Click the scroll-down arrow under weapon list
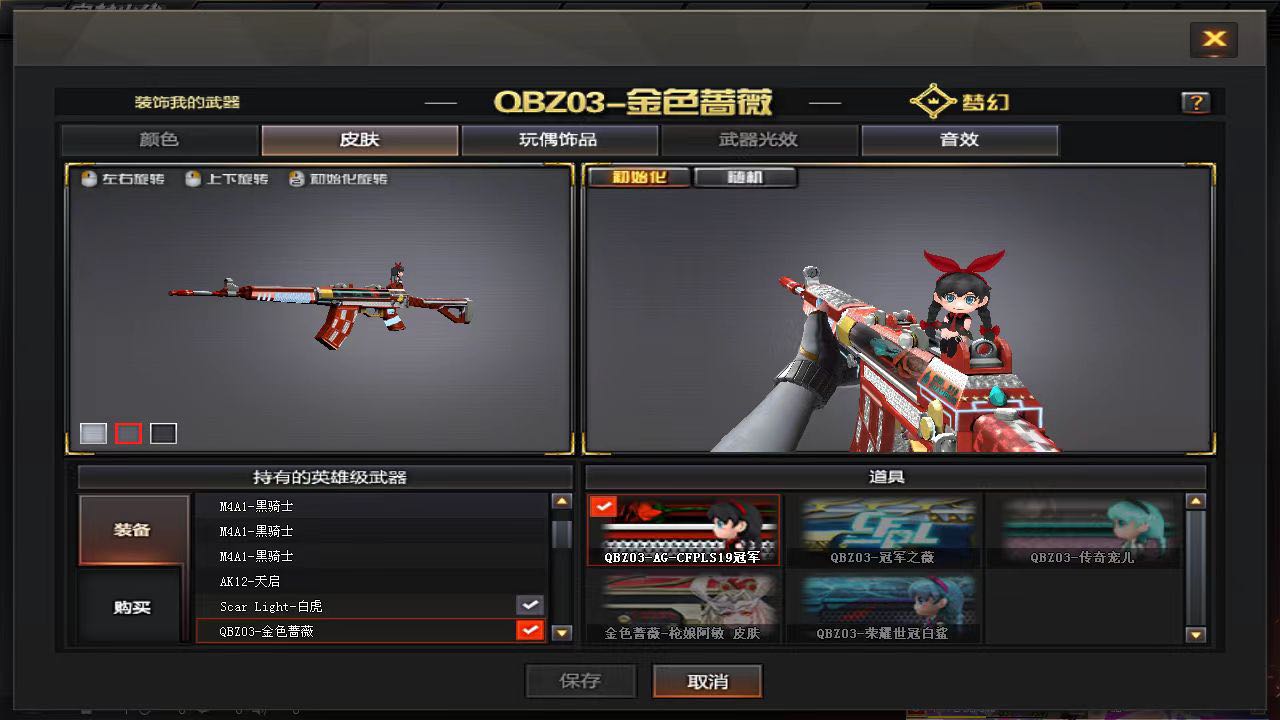Image resolution: width=1280 pixels, height=720 pixels. (x=561, y=630)
